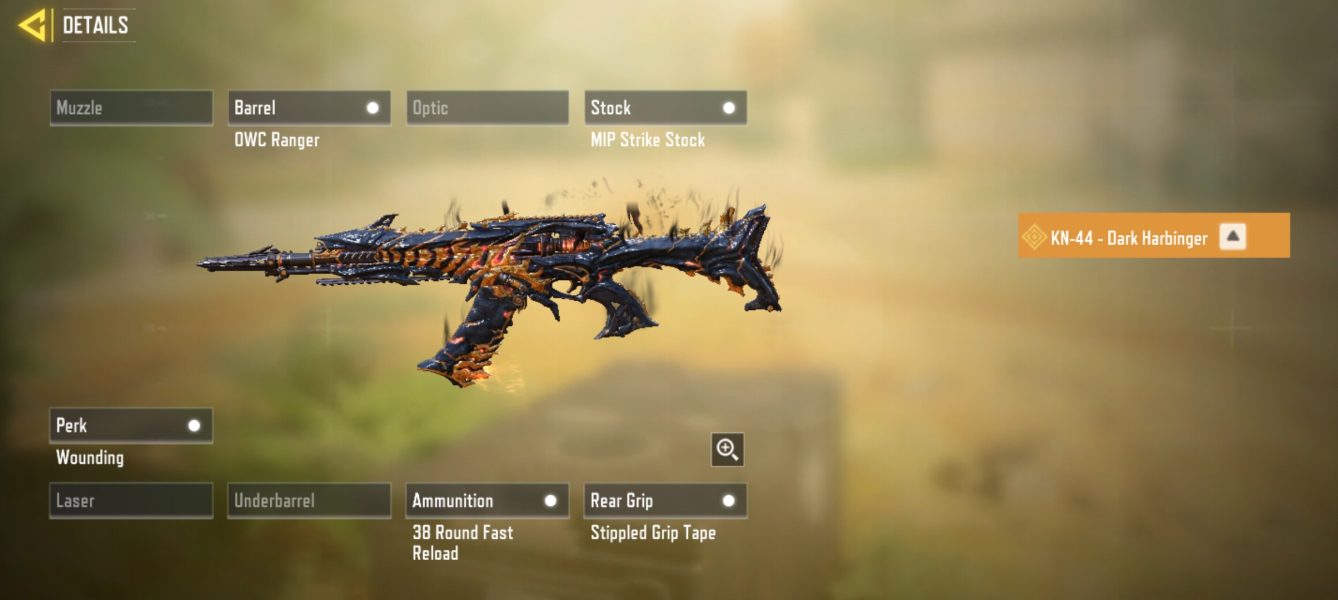This screenshot has height=600, width=1338.
Task: Open the empty Muzzle attachment slot
Action: 131,108
